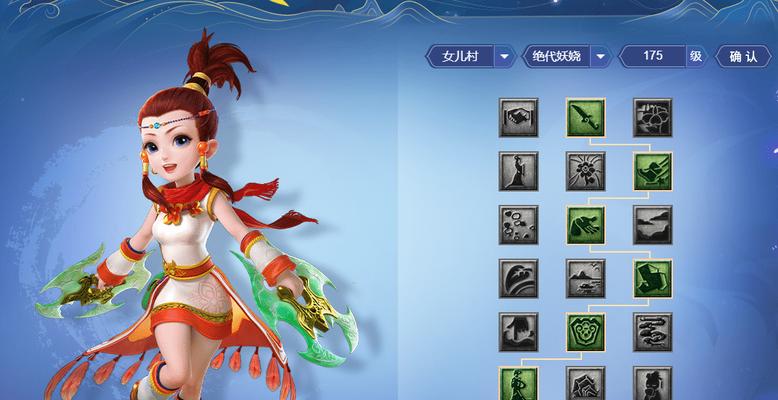Pick the gray island with birds skill
778x400 pixels.
click(585, 279)
